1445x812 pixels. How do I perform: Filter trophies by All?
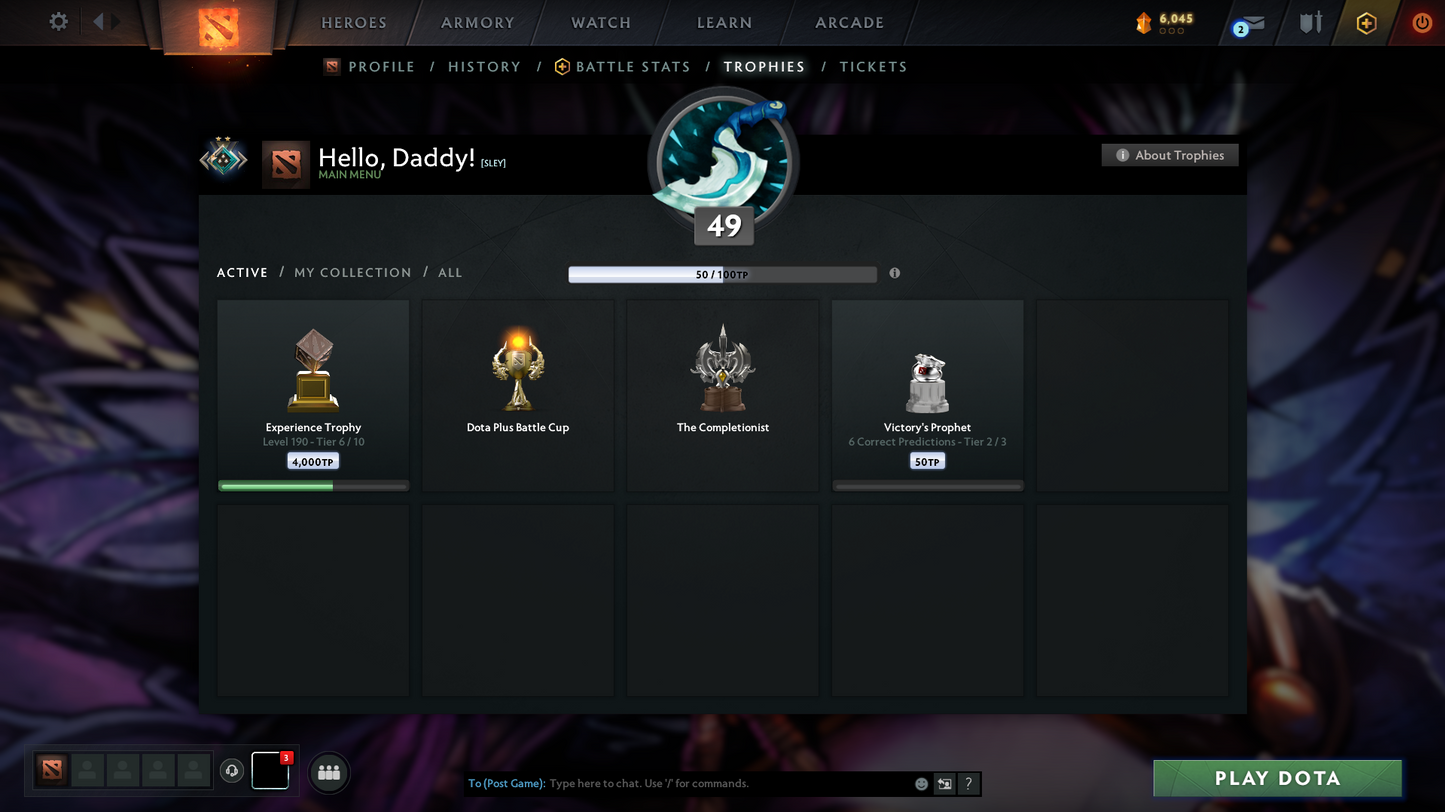[x=450, y=273]
